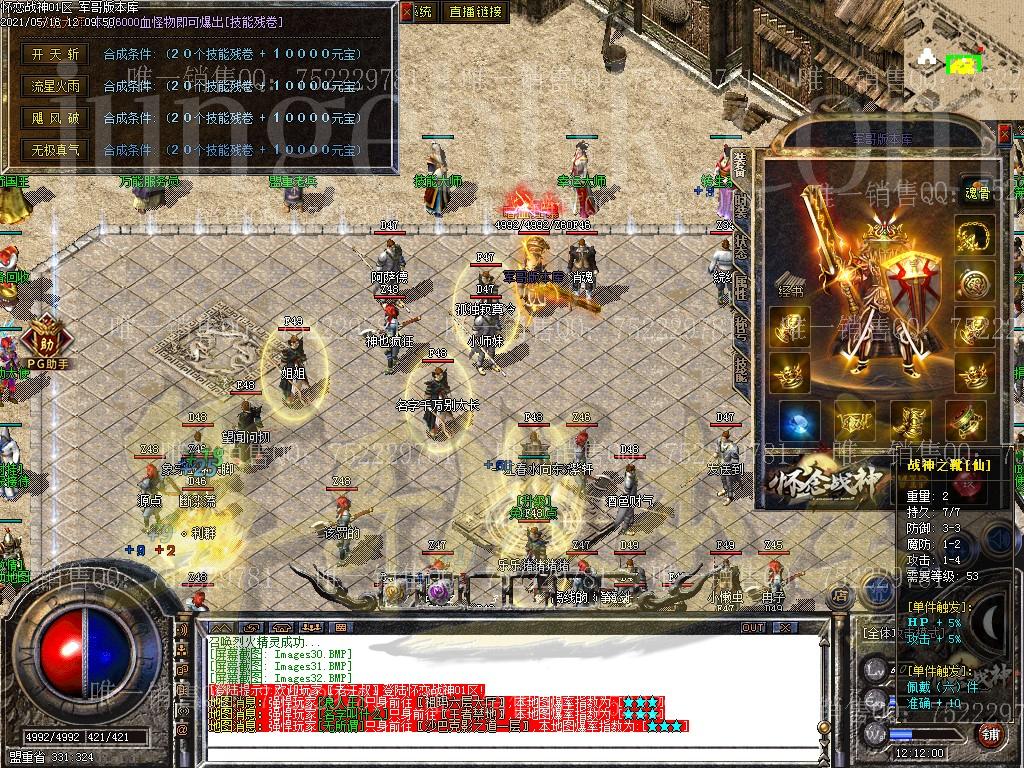
Task: Choose the 流星火雨 synthesis option
Action: pos(55,86)
